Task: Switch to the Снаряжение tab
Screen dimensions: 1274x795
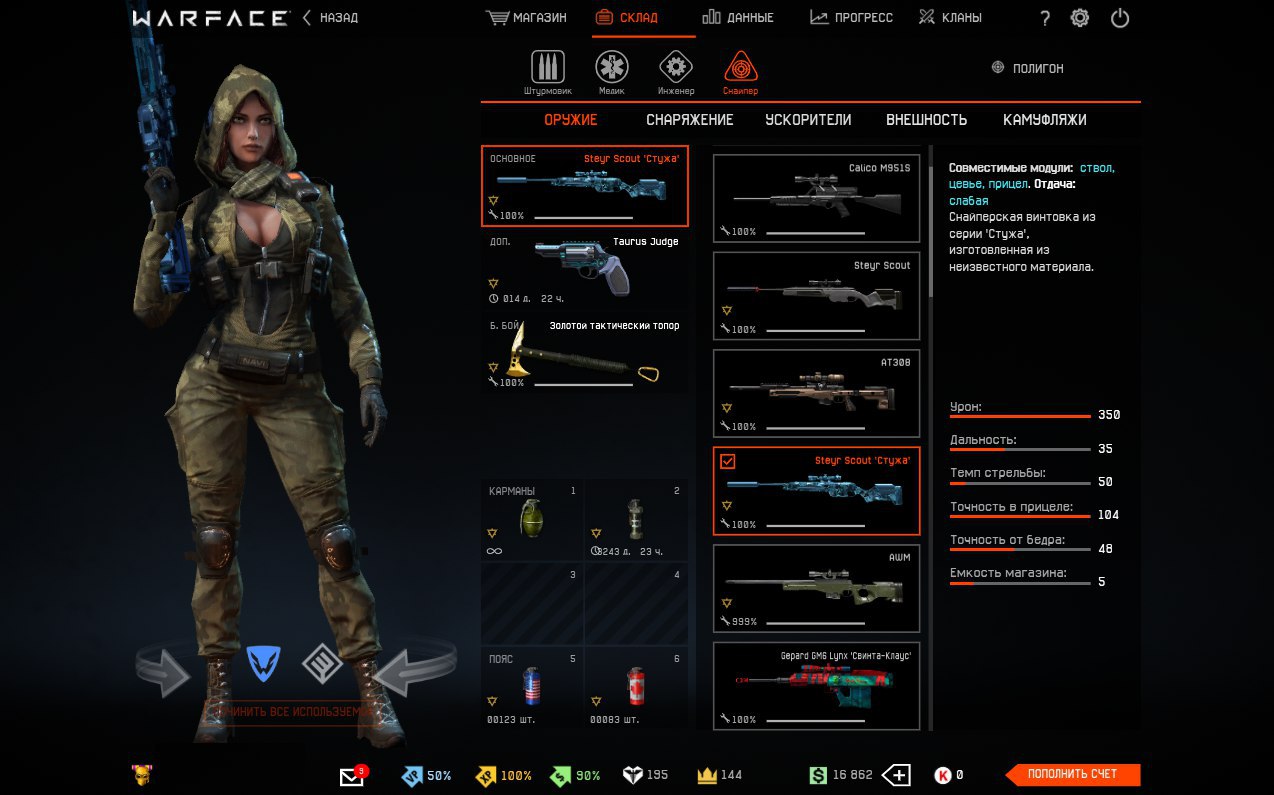Action: [689, 120]
